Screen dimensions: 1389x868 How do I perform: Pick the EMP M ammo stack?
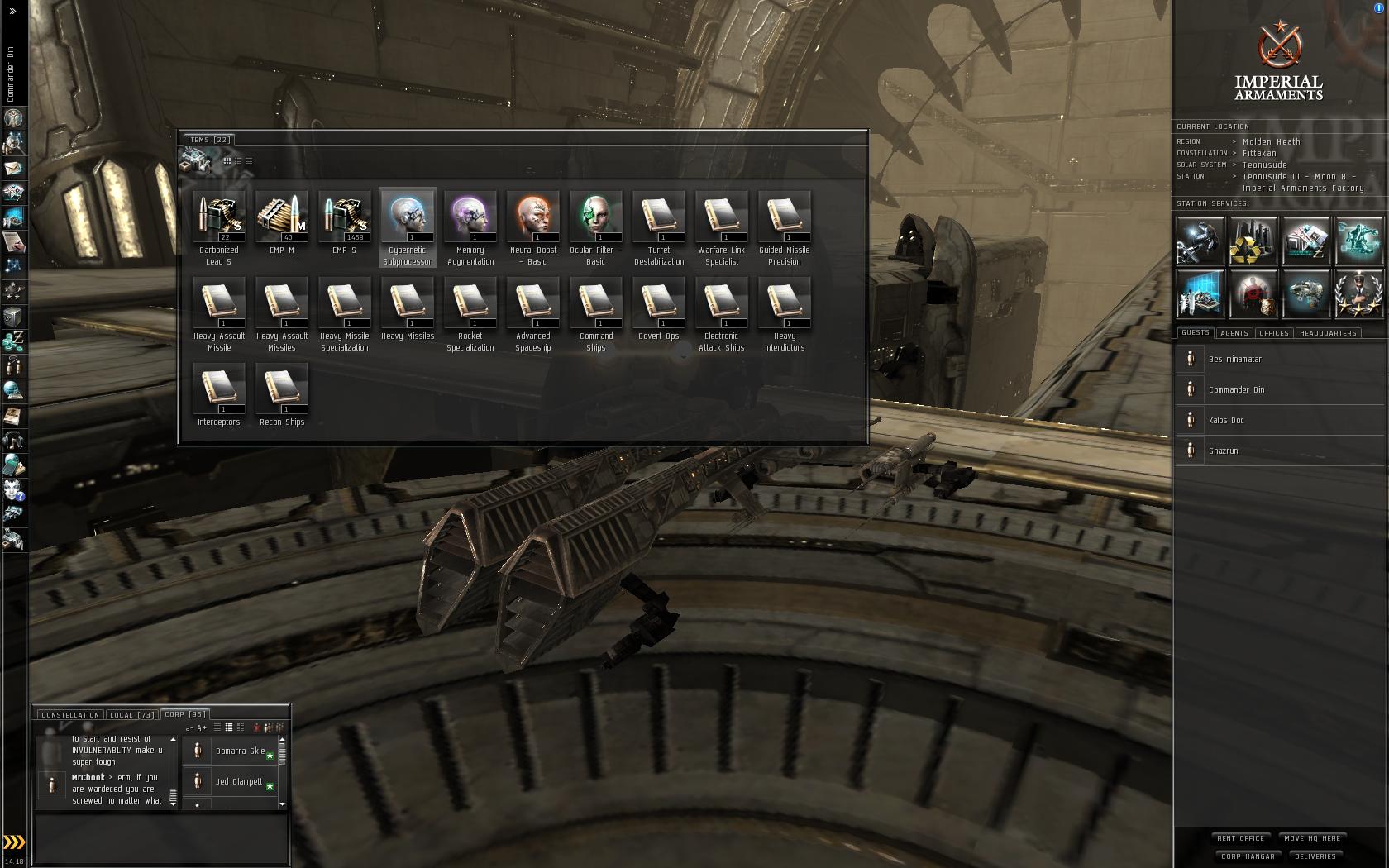(x=282, y=217)
